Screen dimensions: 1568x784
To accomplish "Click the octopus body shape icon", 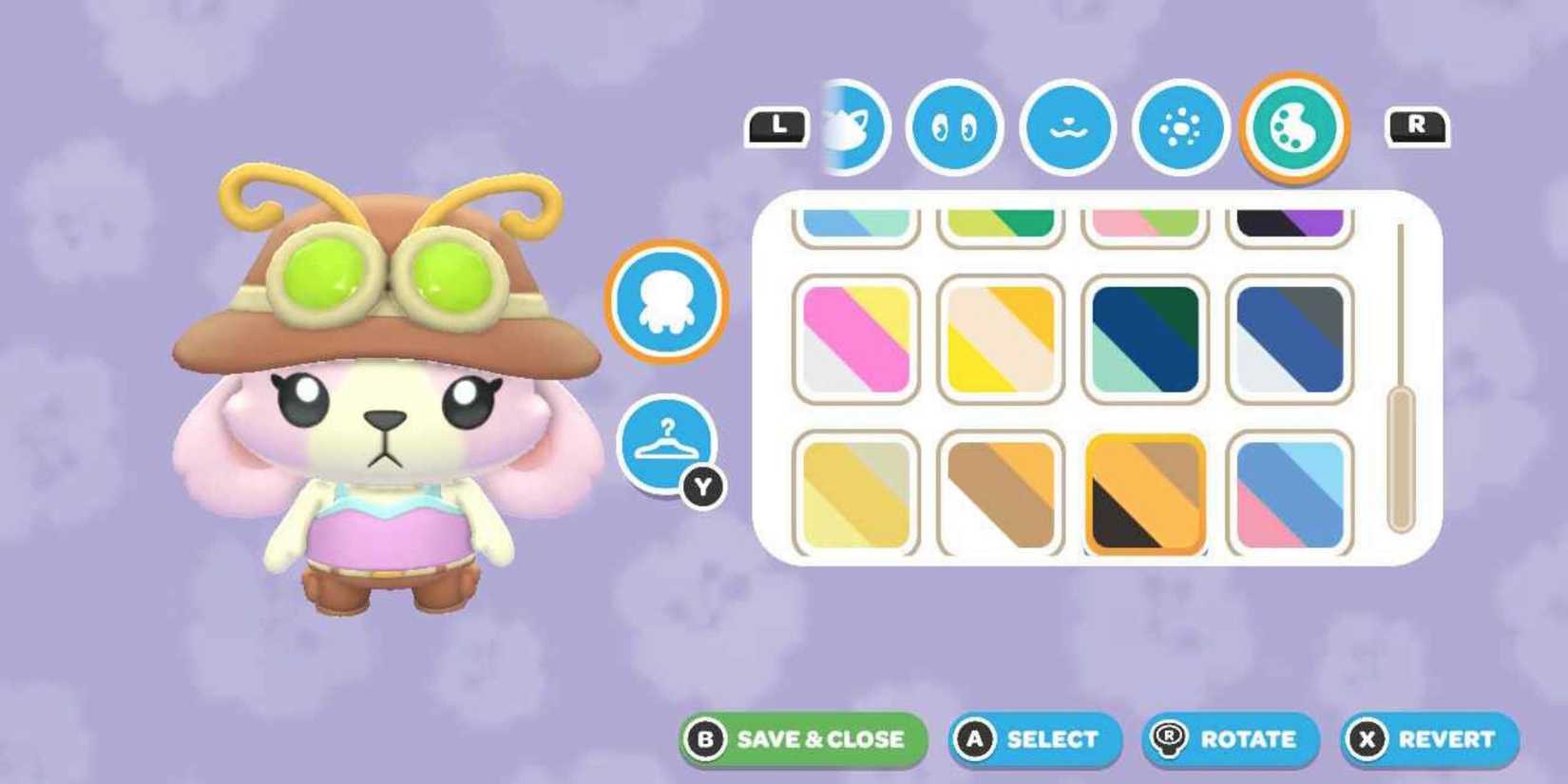I will point(668,302).
